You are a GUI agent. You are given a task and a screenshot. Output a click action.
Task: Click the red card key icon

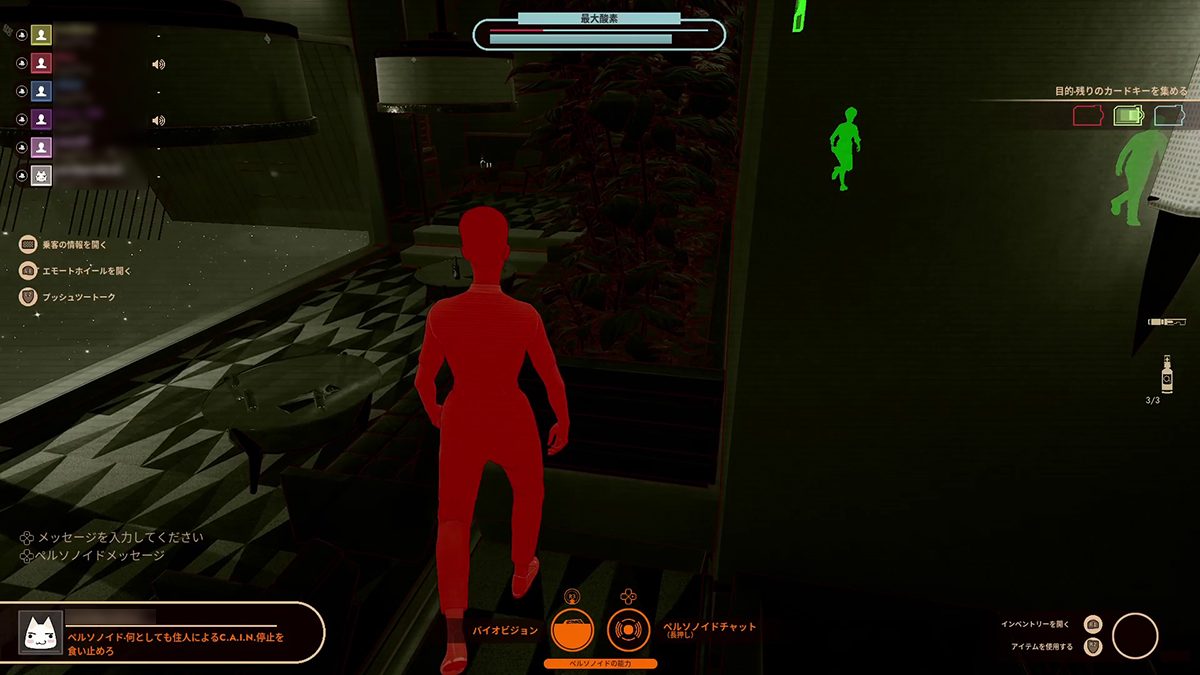[1088, 116]
